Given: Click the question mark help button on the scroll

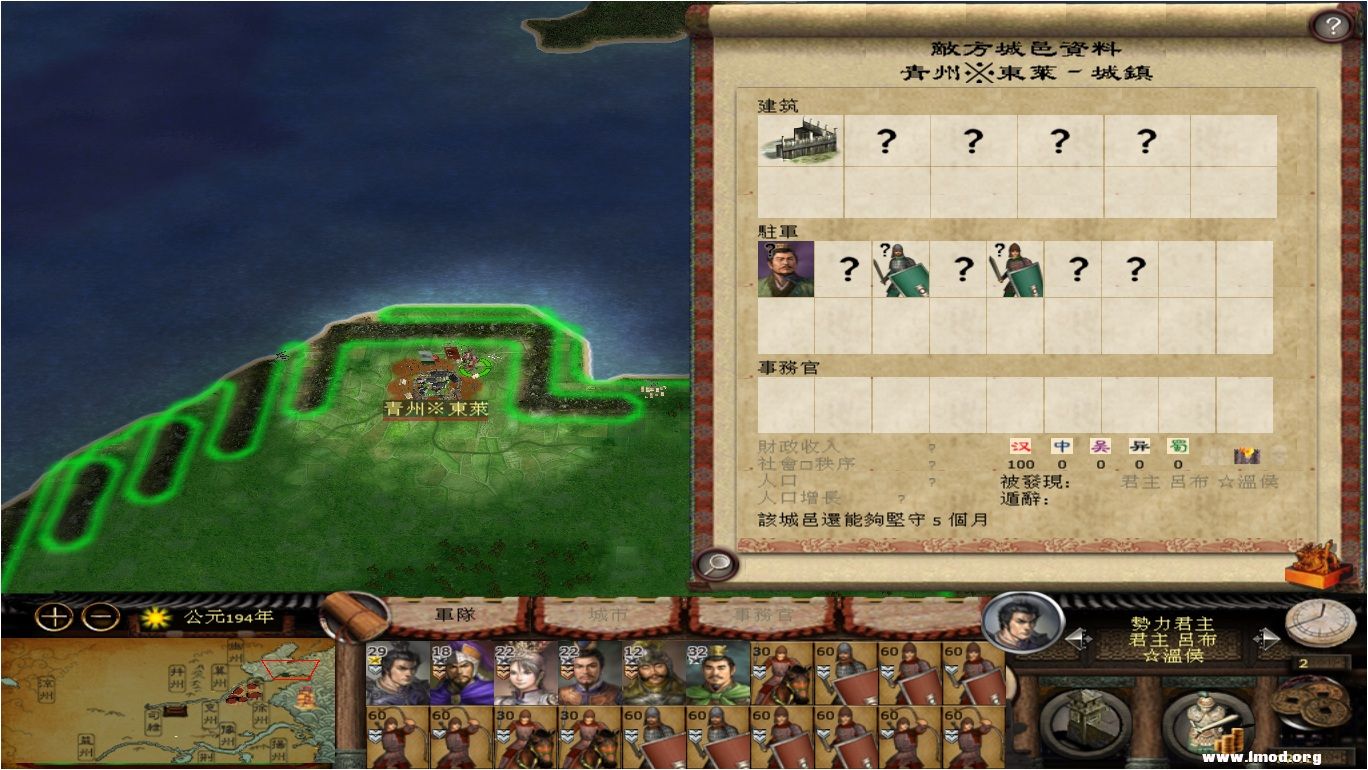Looking at the screenshot, I should [x=1329, y=26].
